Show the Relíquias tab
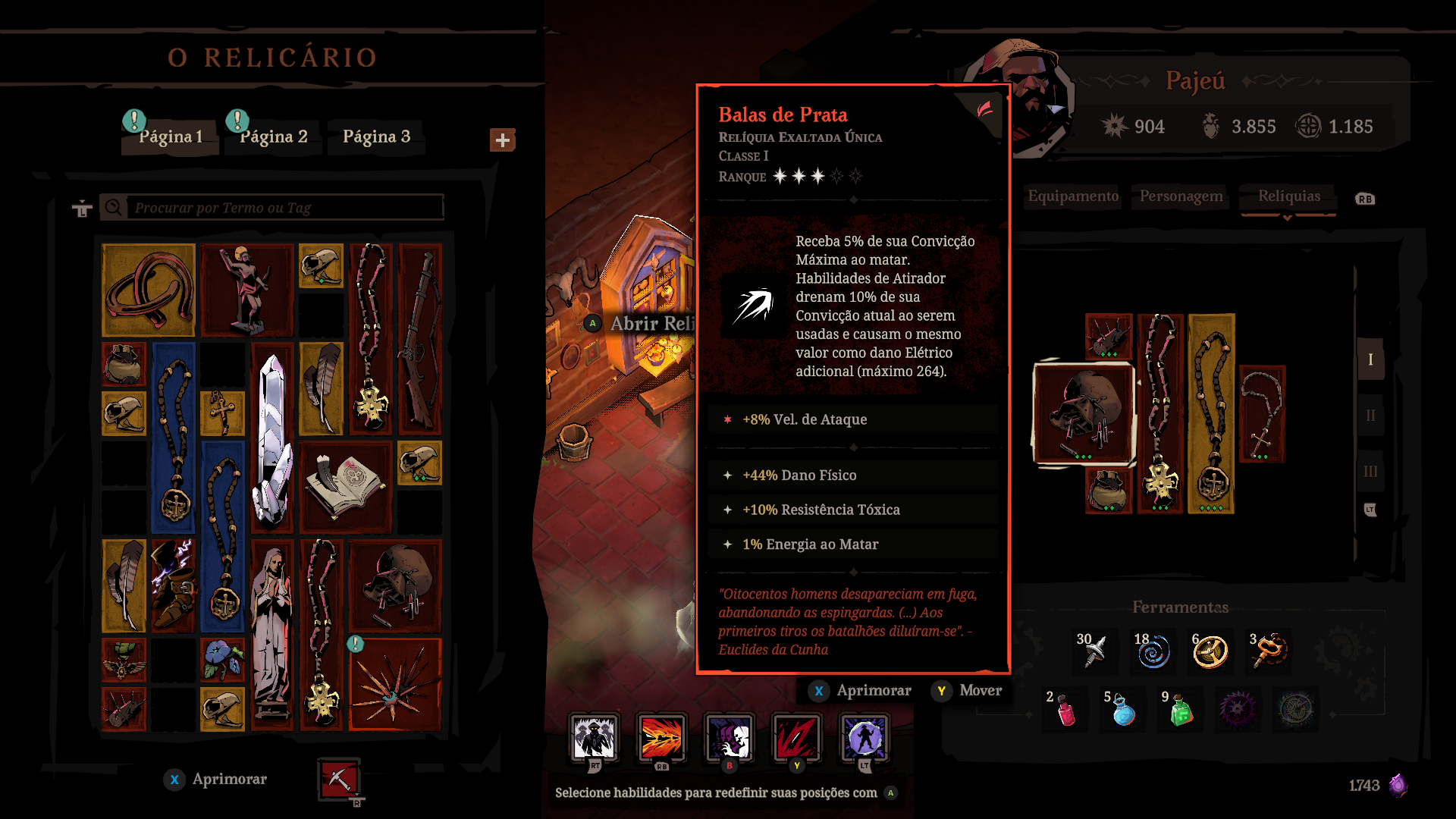The width and height of the screenshot is (1456, 819). pos(1288,196)
